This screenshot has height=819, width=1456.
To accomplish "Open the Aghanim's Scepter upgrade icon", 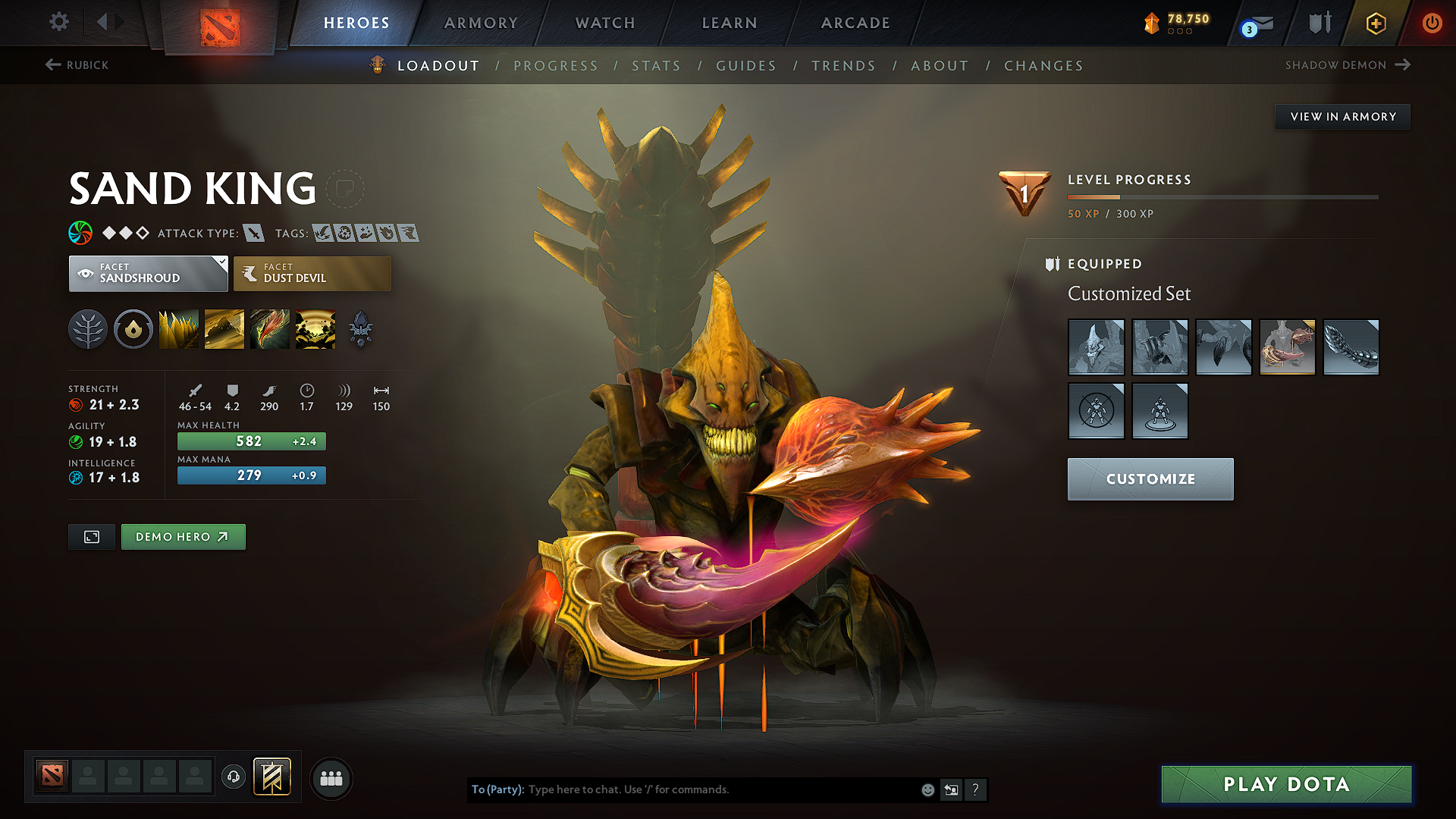I will tap(360, 328).
